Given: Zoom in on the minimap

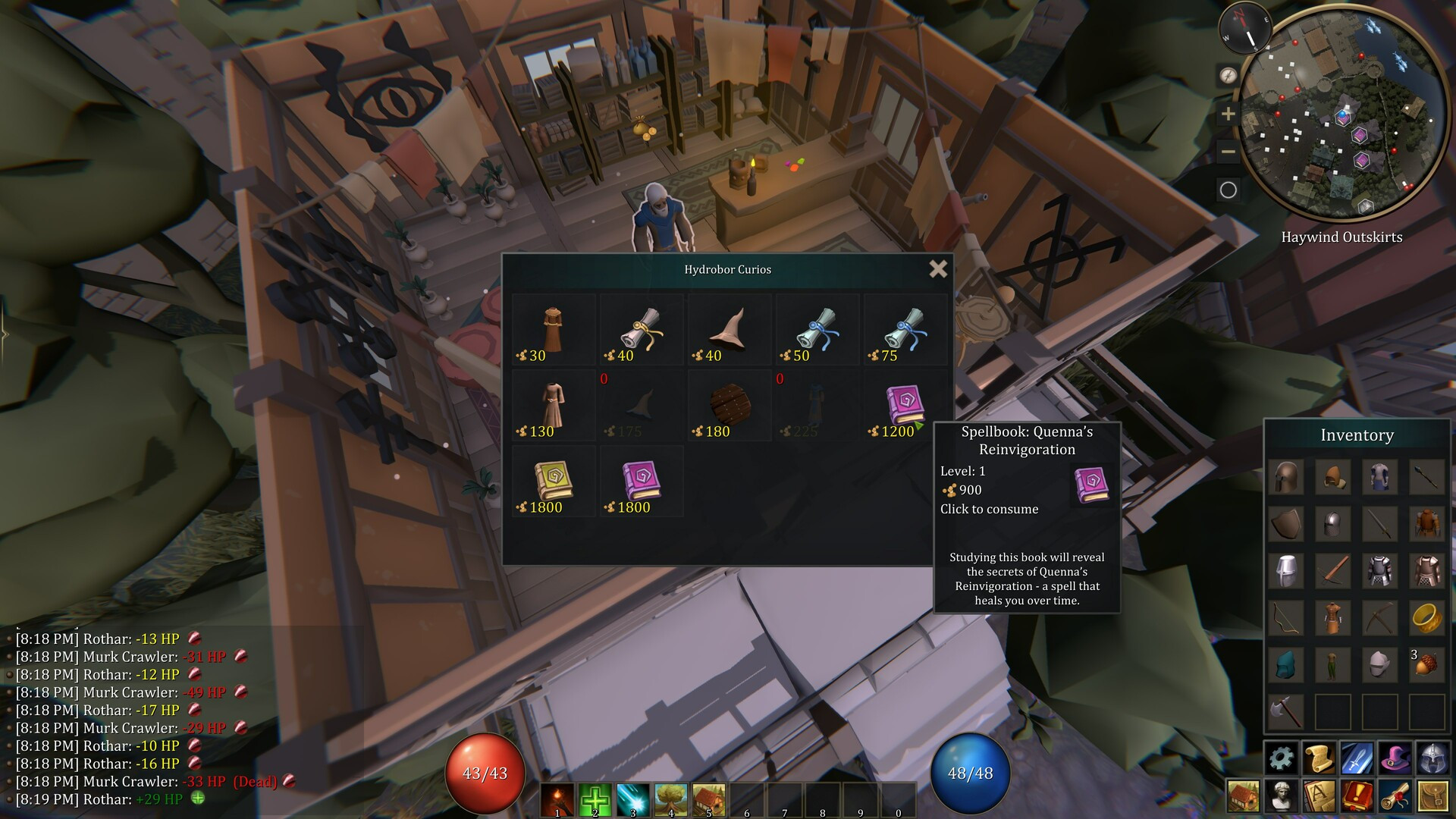Looking at the screenshot, I should click(1228, 115).
